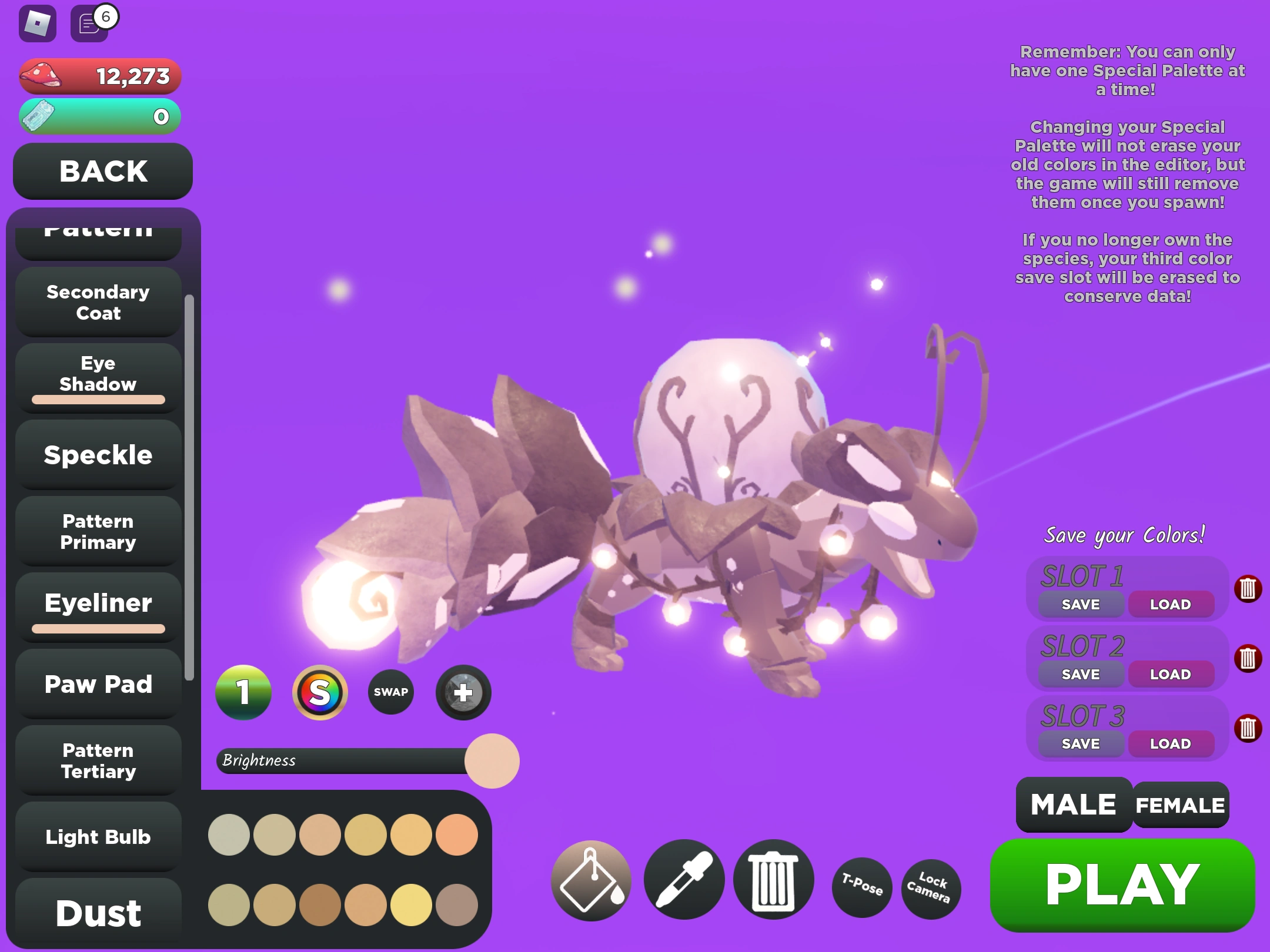The width and height of the screenshot is (1270, 952).
Task: Switch to FEMALE gender
Action: [1179, 806]
